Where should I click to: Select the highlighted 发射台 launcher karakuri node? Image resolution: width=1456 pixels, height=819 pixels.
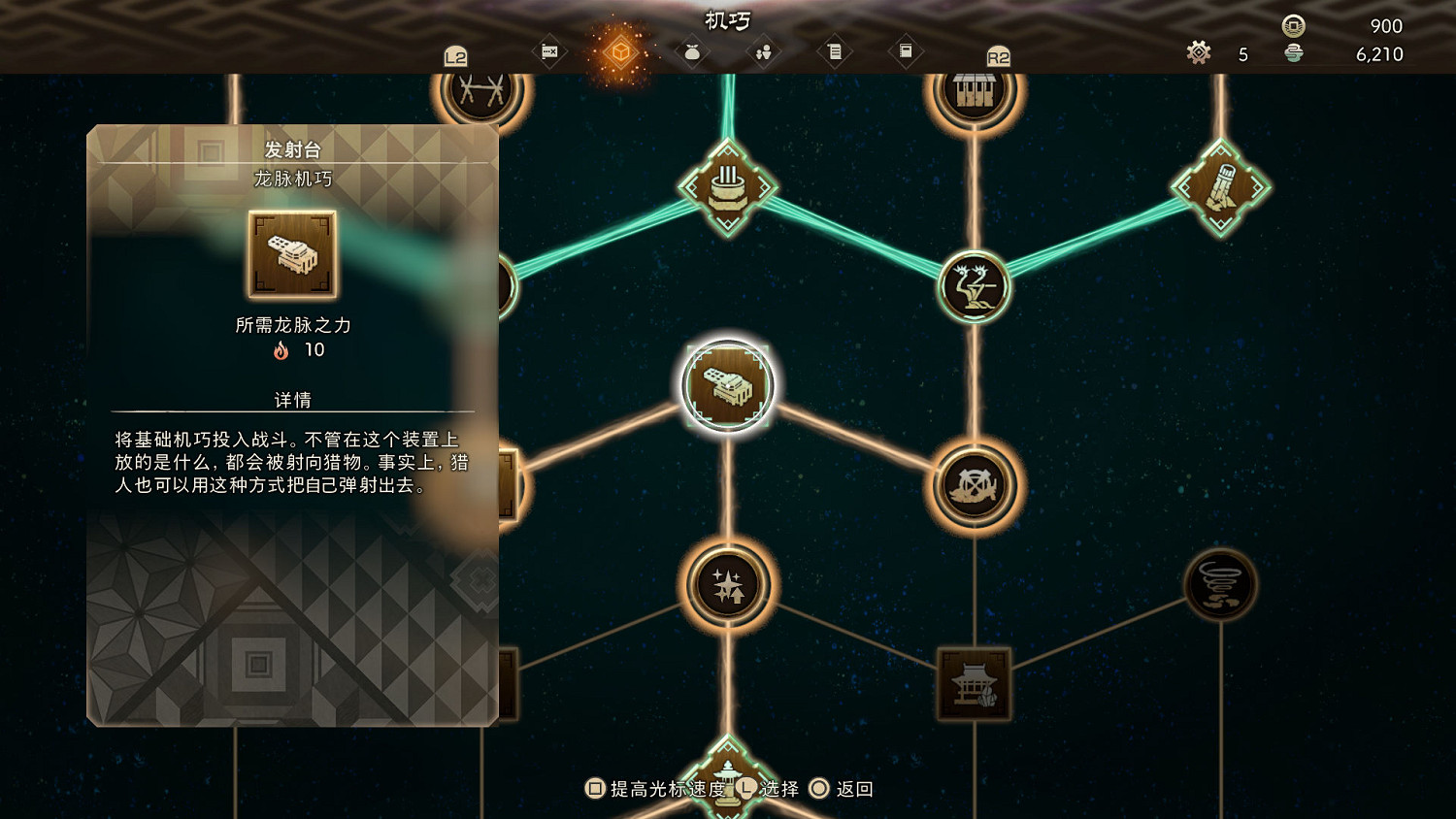point(728,385)
